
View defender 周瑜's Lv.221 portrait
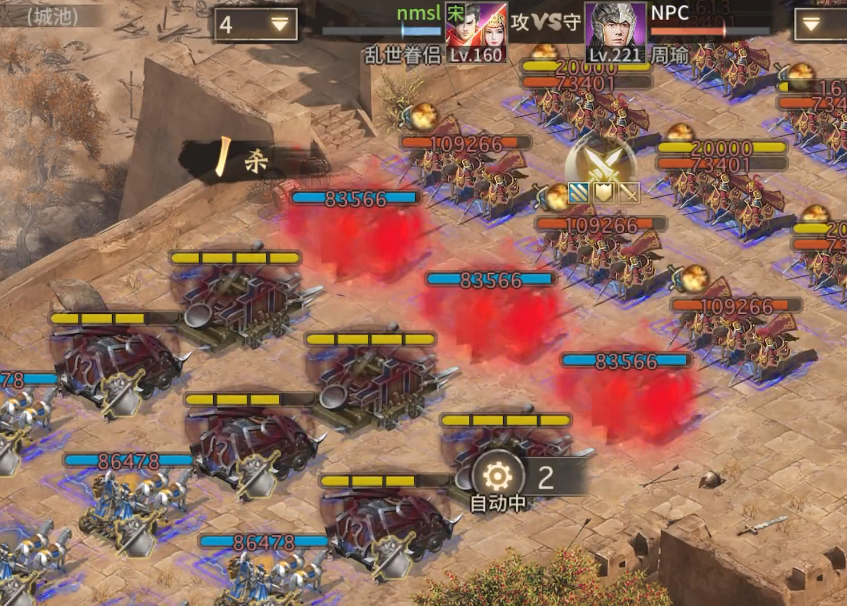614,31
